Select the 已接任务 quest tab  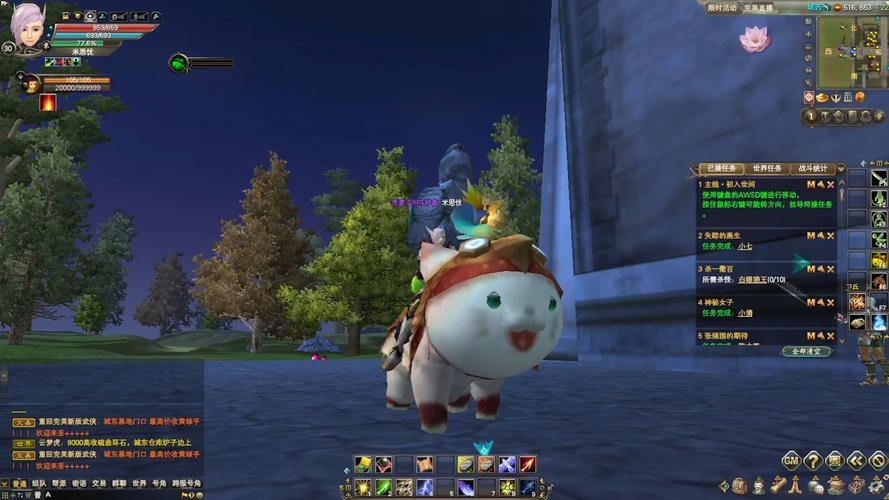click(x=722, y=169)
